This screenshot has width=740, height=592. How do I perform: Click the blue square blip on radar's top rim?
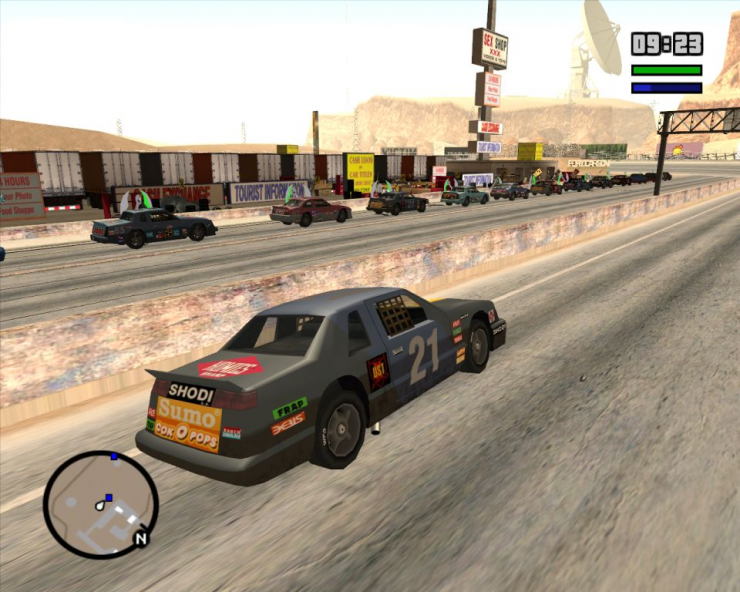(x=114, y=457)
